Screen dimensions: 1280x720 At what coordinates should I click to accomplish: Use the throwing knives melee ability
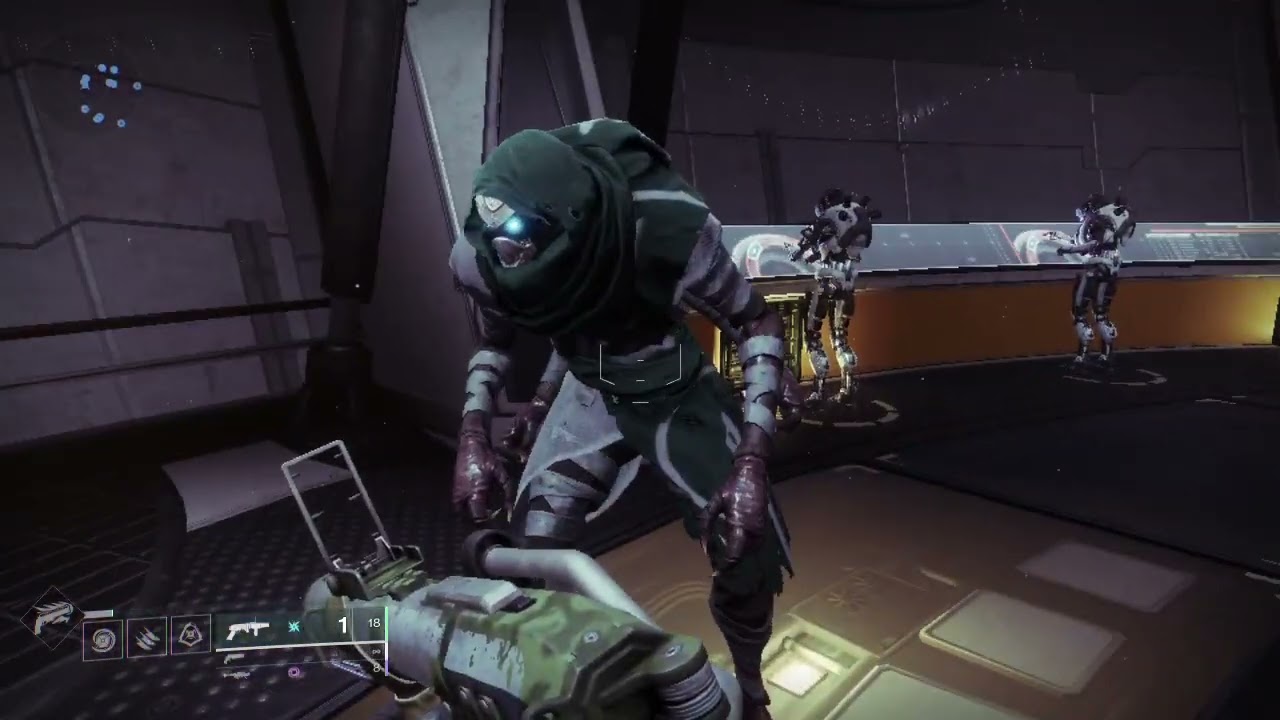(146, 636)
